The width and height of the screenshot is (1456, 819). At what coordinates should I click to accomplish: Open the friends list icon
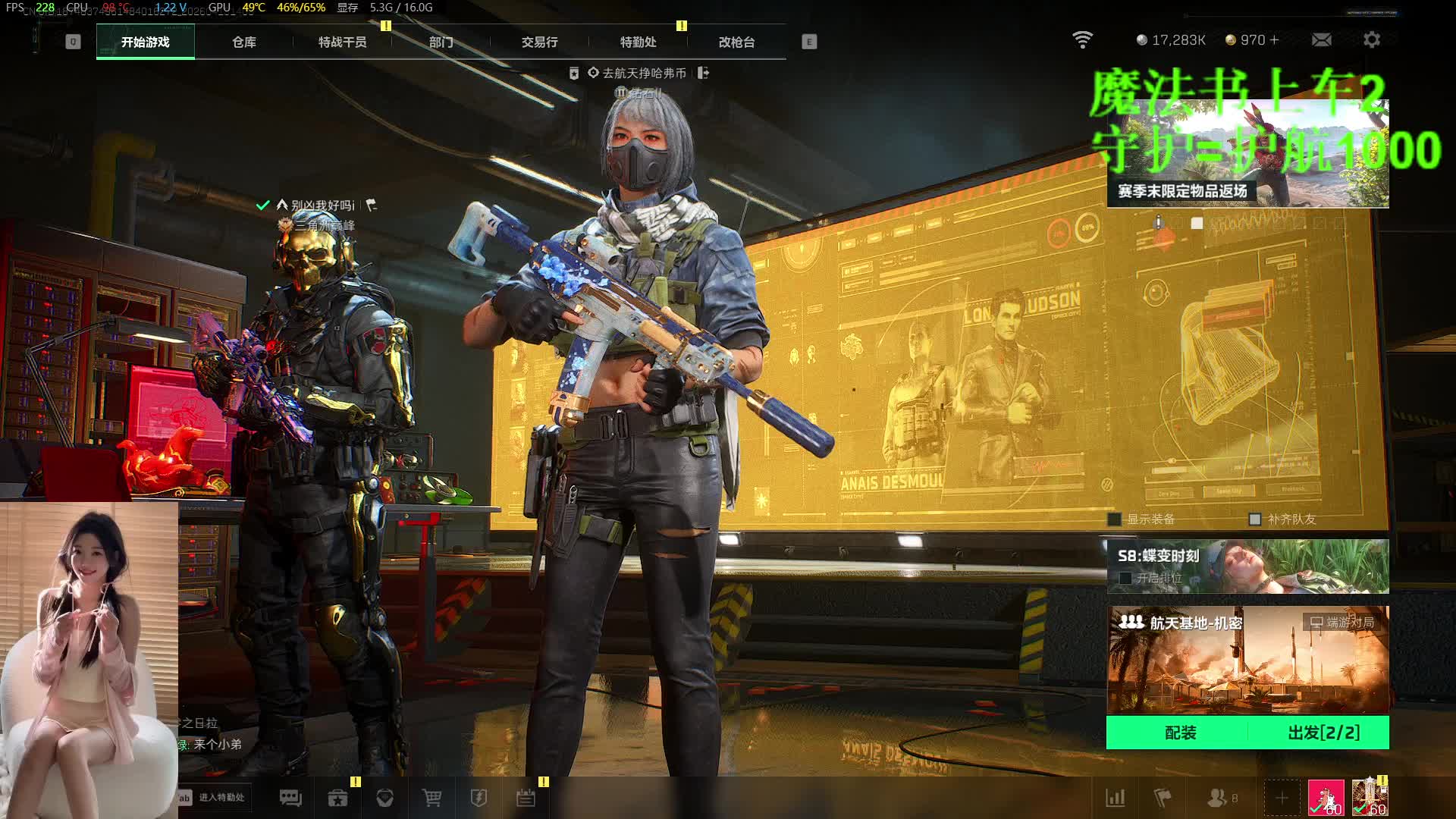tap(1217, 798)
